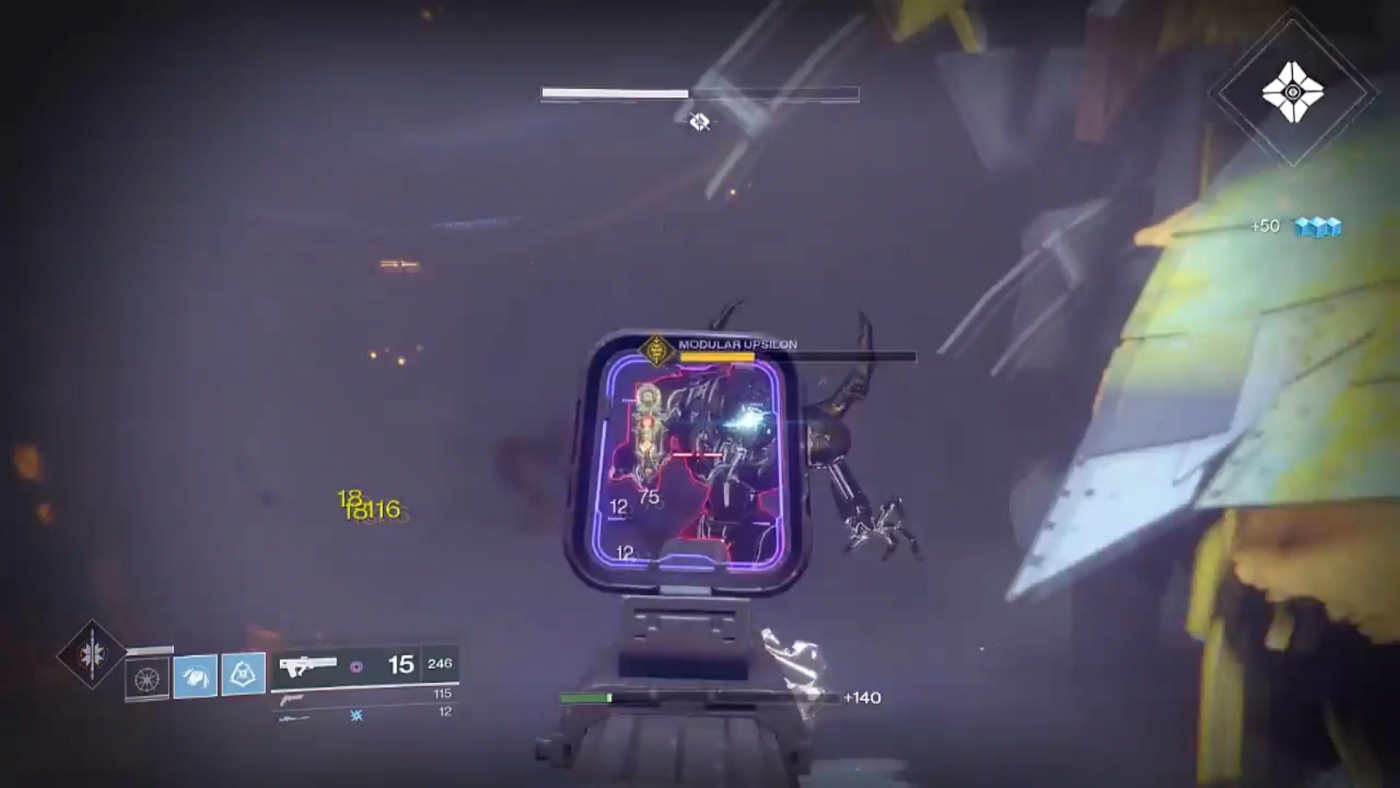Select the Modular Upsilon name label
The height and width of the screenshot is (788, 1400).
(x=738, y=342)
